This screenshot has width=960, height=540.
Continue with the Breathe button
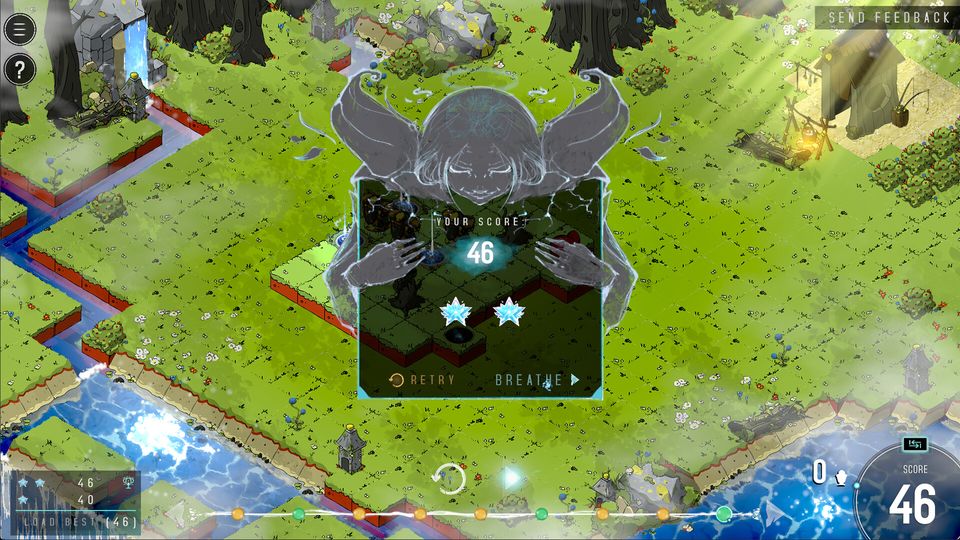pyautogui.click(x=537, y=380)
